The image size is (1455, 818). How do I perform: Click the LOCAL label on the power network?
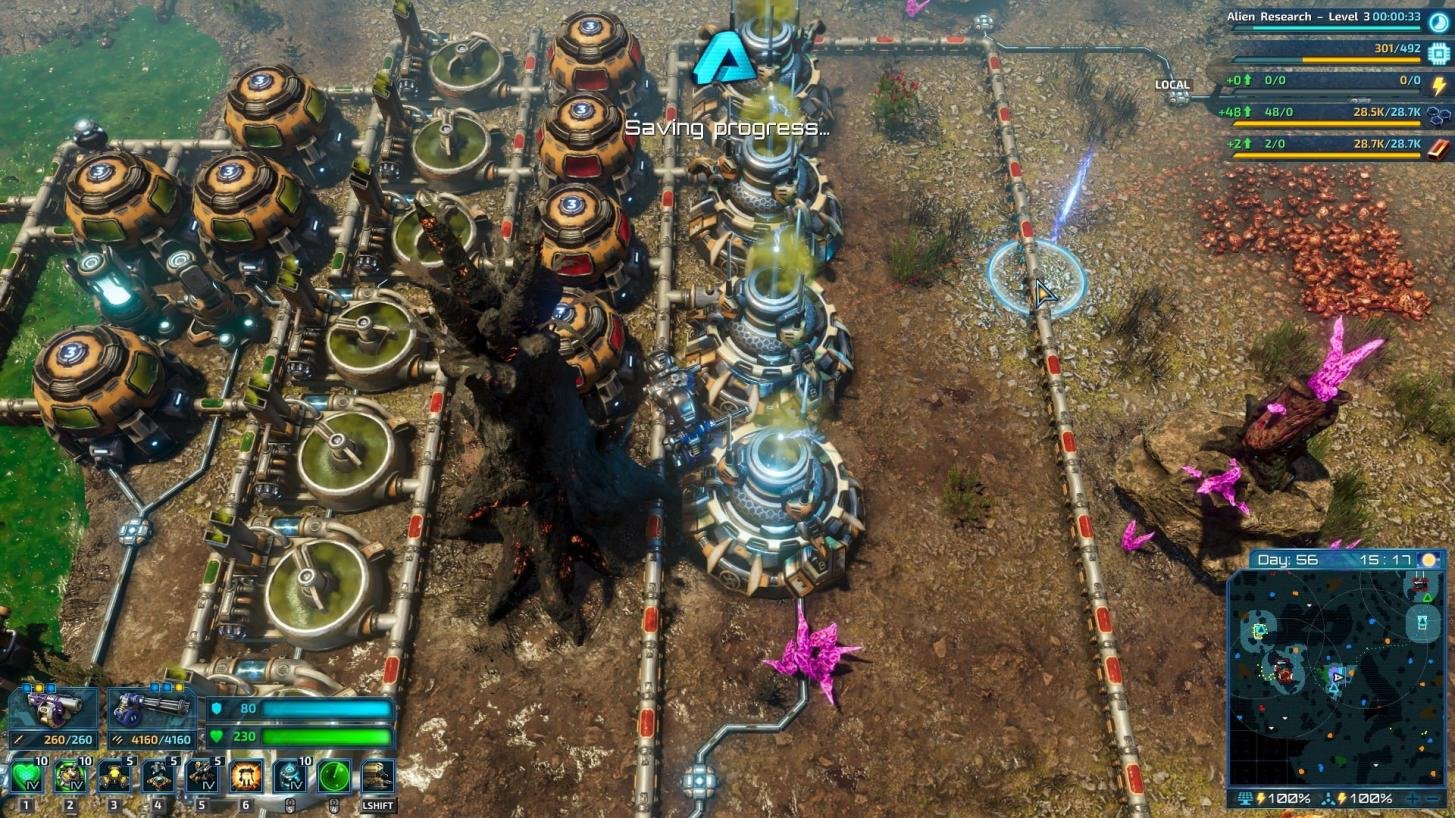(x=1175, y=85)
